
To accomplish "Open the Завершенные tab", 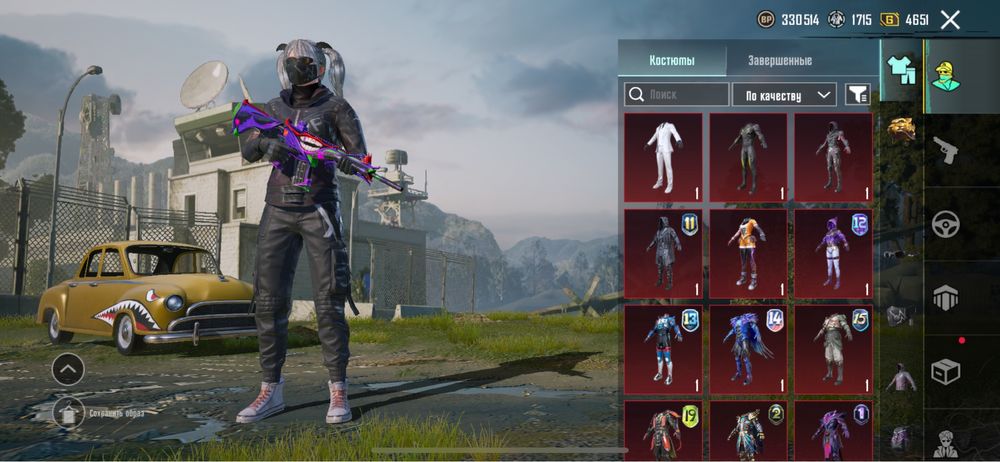I will (x=779, y=60).
